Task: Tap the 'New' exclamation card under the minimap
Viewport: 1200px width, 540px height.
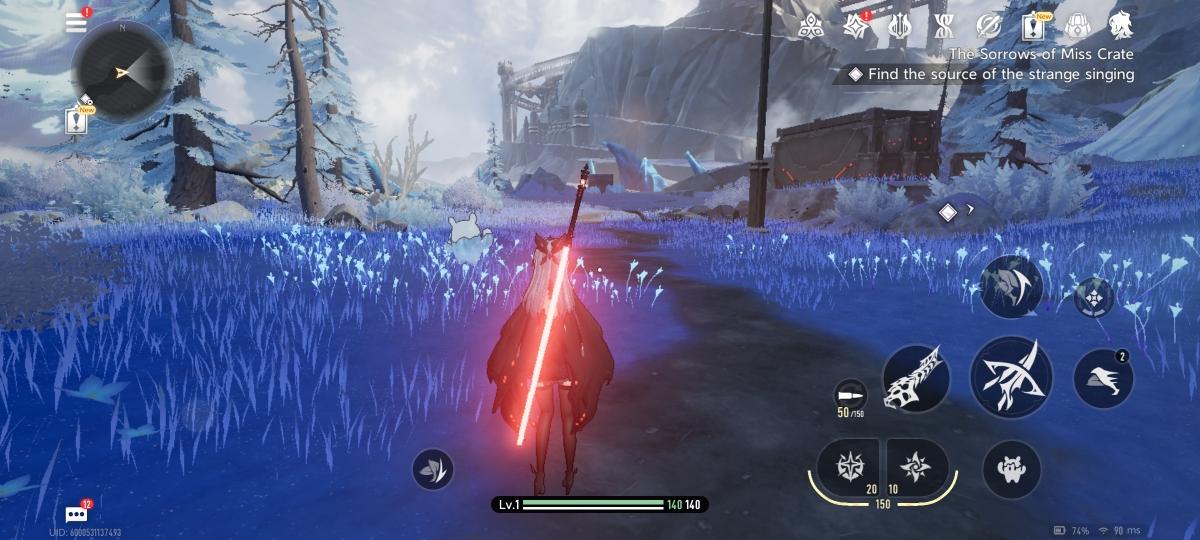Action: [x=78, y=121]
